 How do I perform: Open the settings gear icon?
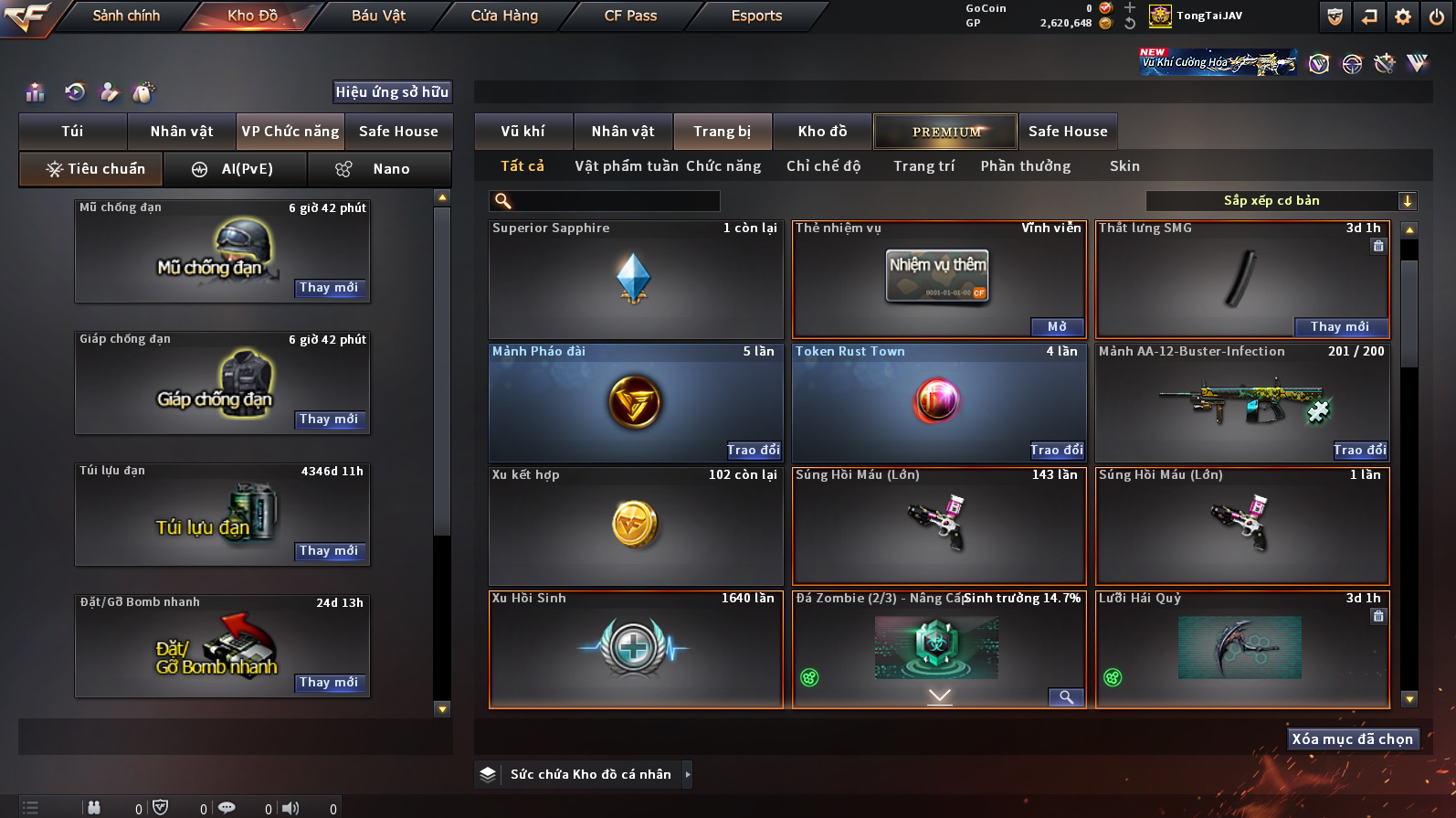(1403, 16)
